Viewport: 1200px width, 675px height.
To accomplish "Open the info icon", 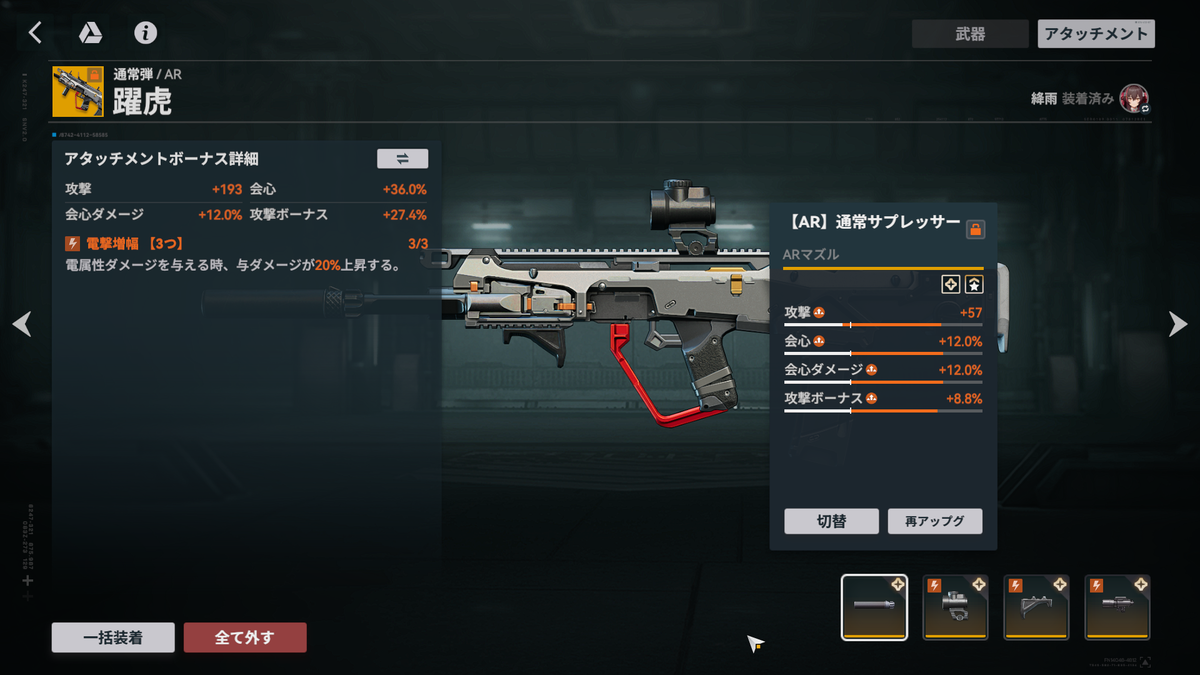I will 146,33.
